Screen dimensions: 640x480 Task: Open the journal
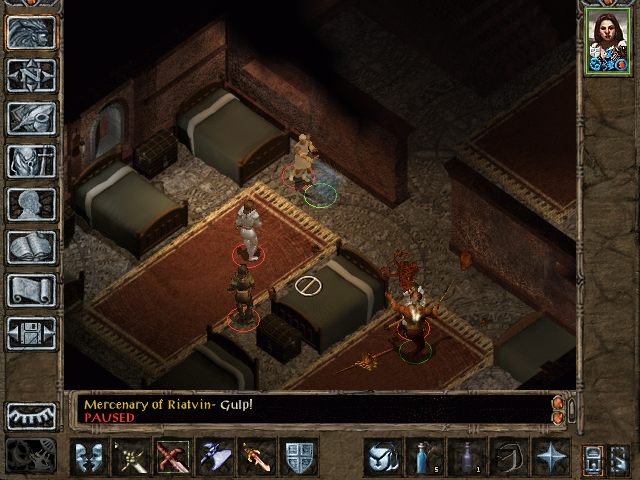[x=32, y=118]
